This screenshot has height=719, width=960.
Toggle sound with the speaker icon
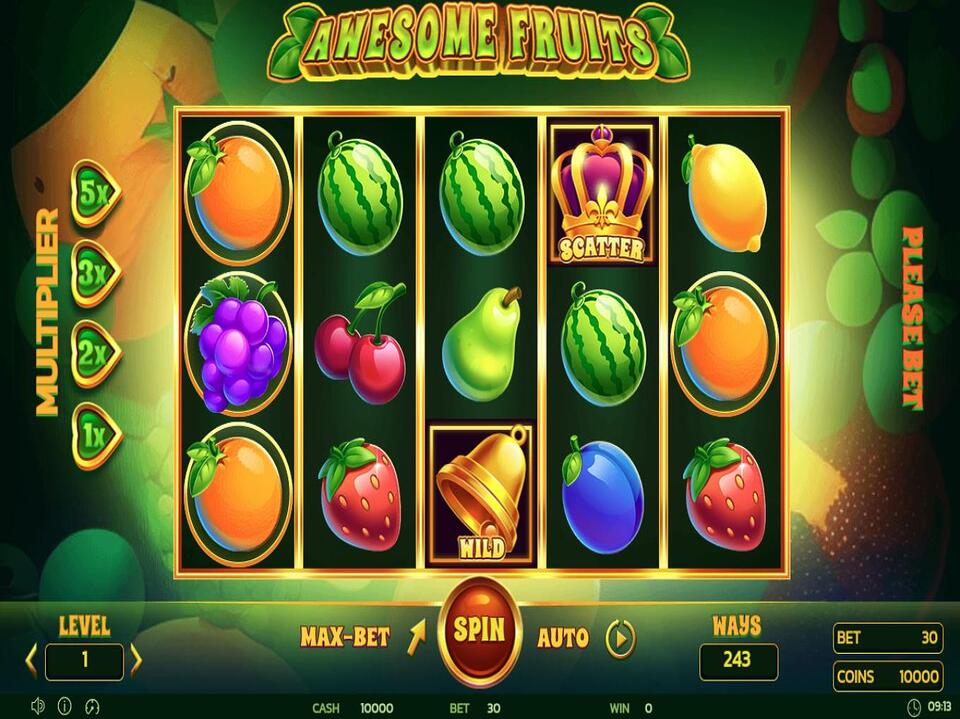tap(38, 705)
